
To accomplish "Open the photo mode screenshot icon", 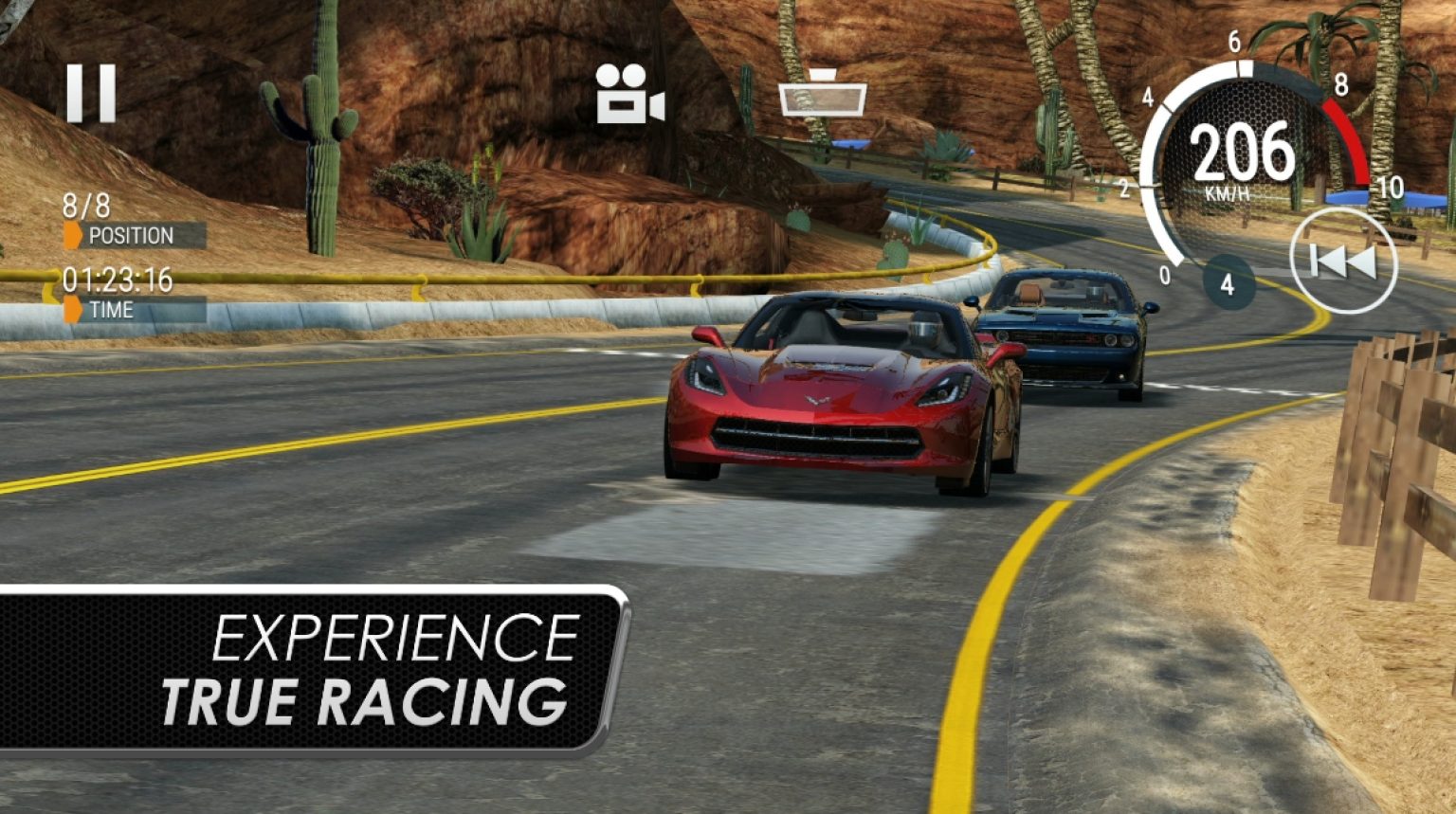I will [821, 99].
